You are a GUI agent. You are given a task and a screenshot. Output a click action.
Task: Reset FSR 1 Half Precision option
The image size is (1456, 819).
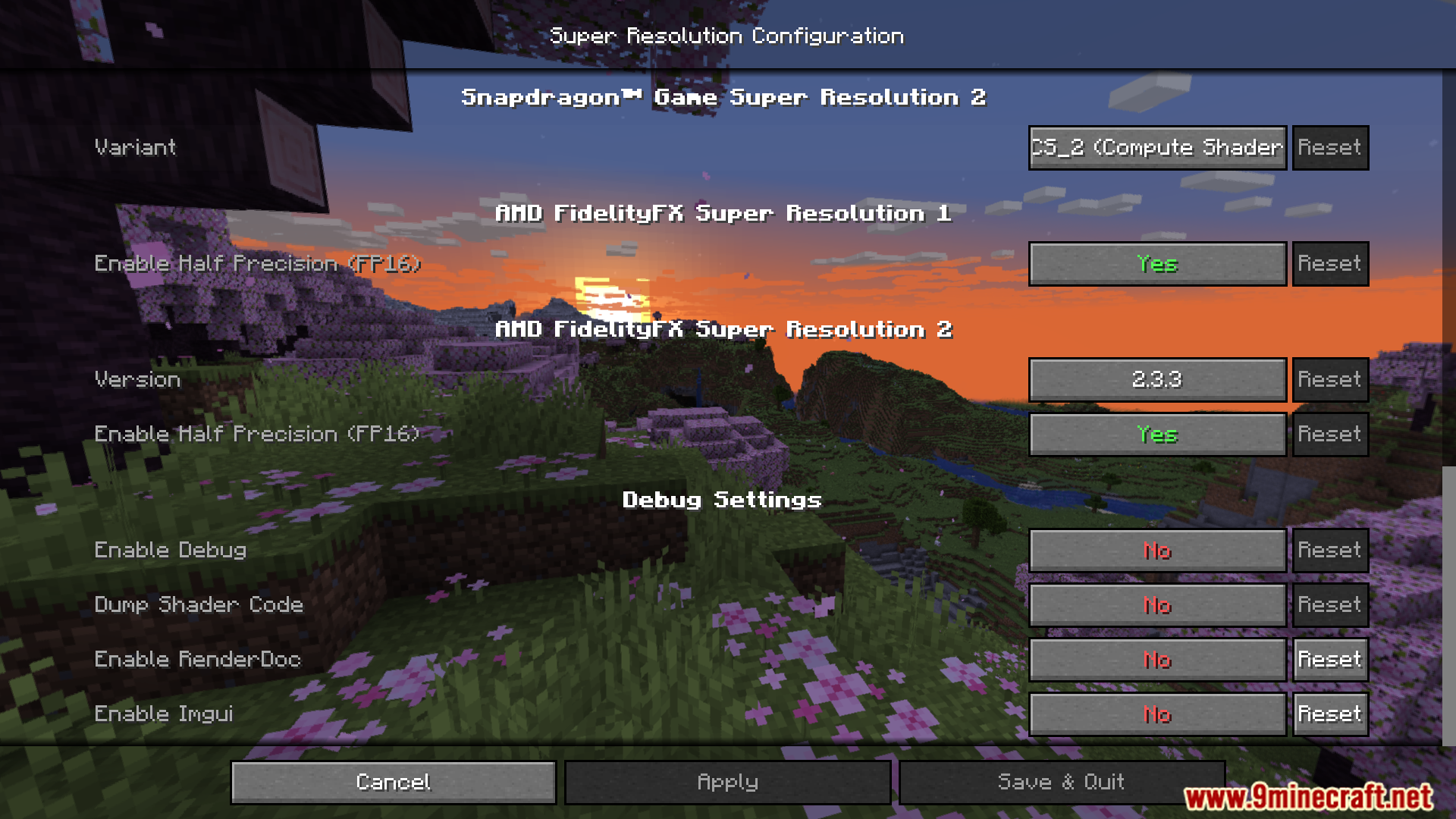tap(1329, 263)
